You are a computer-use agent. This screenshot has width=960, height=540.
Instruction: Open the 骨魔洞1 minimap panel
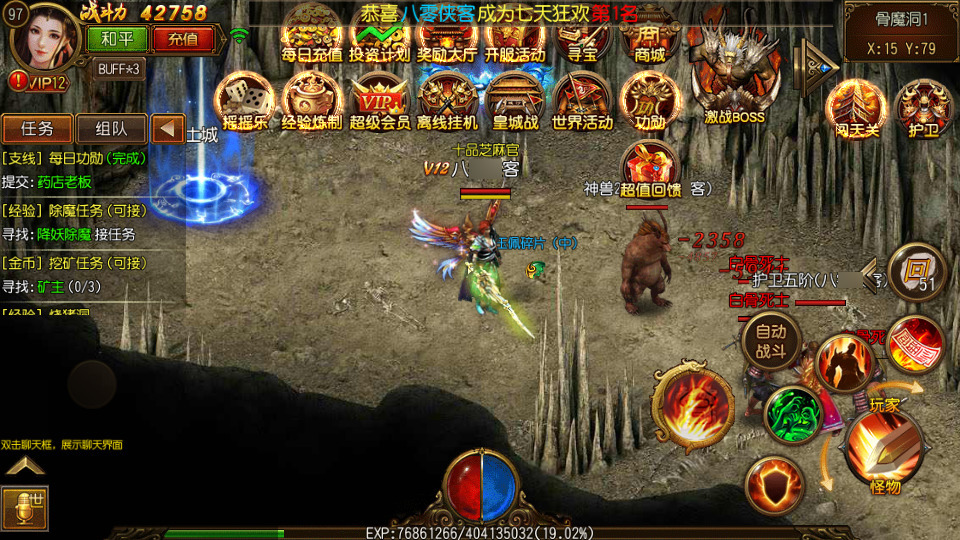click(x=899, y=31)
